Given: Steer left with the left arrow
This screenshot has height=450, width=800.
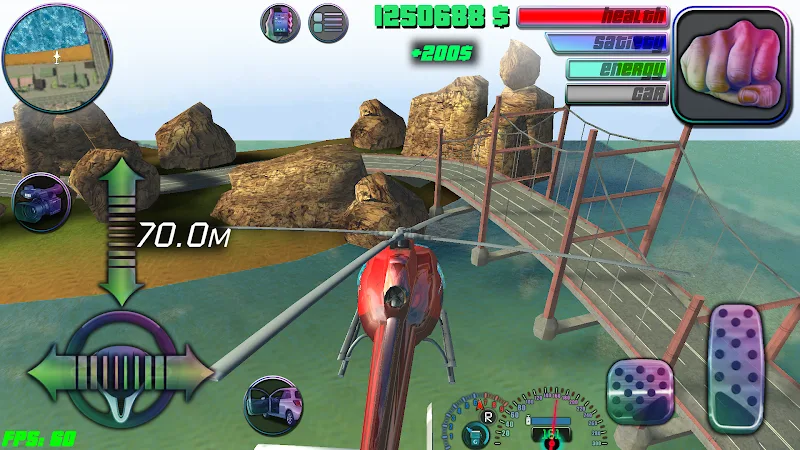Looking at the screenshot, I should [x=48, y=374].
